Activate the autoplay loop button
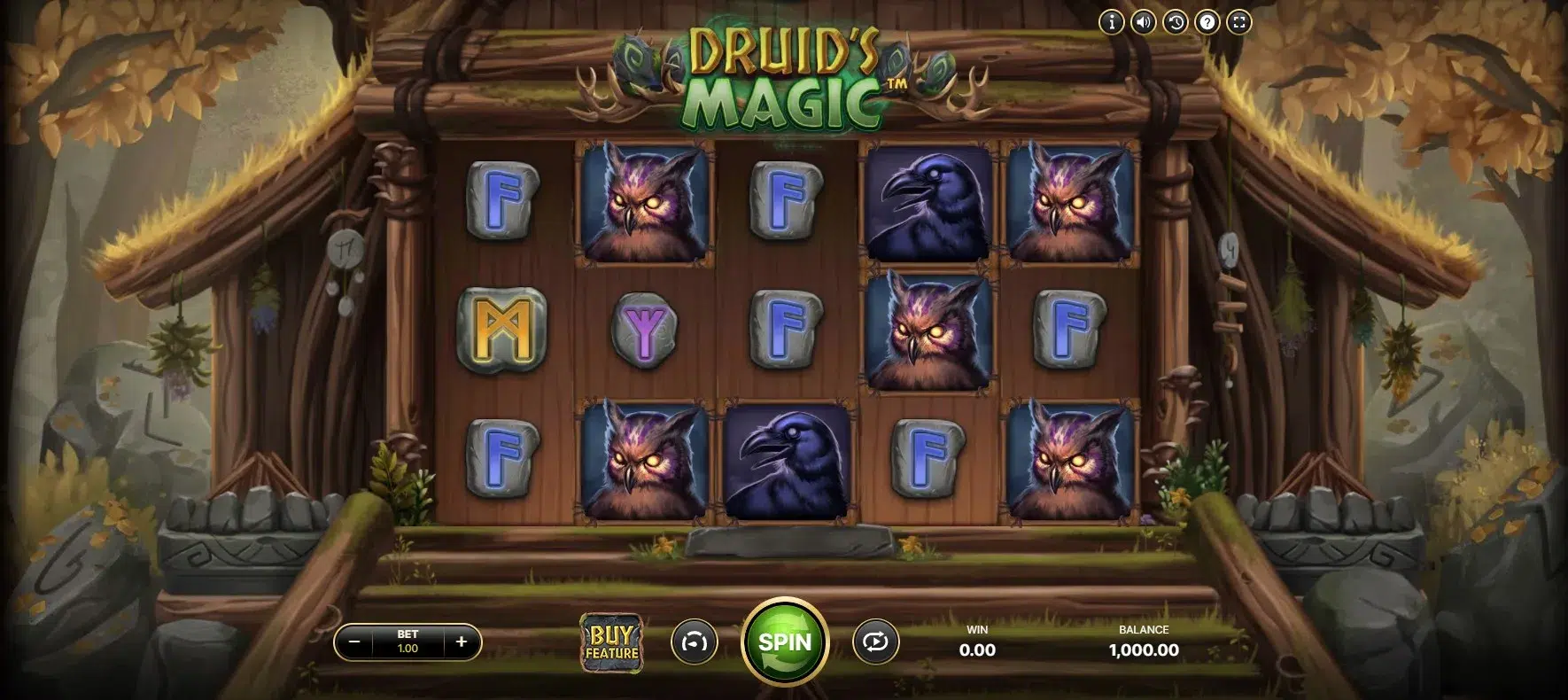 875,642
